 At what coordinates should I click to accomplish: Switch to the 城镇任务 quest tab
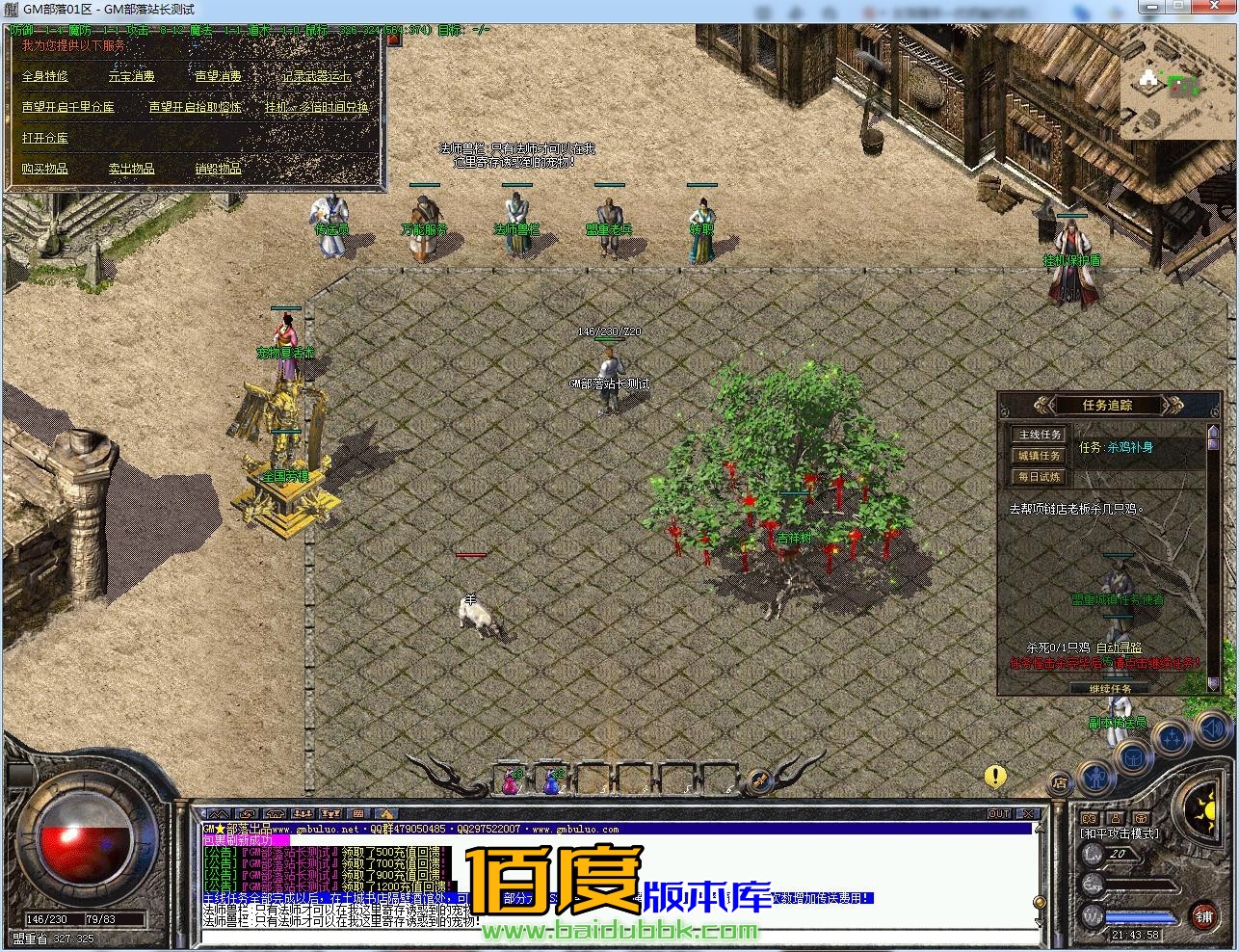1040,456
